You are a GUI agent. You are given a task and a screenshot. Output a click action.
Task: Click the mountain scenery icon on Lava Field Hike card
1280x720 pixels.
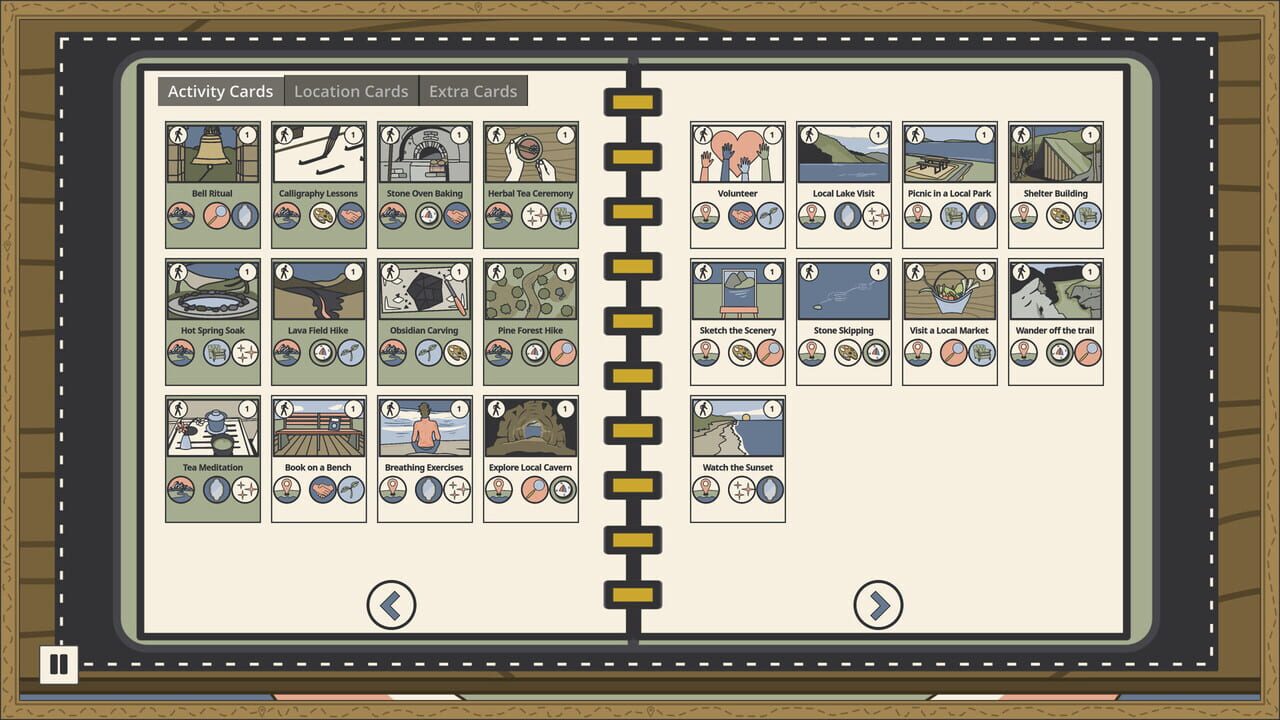point(287,352)
